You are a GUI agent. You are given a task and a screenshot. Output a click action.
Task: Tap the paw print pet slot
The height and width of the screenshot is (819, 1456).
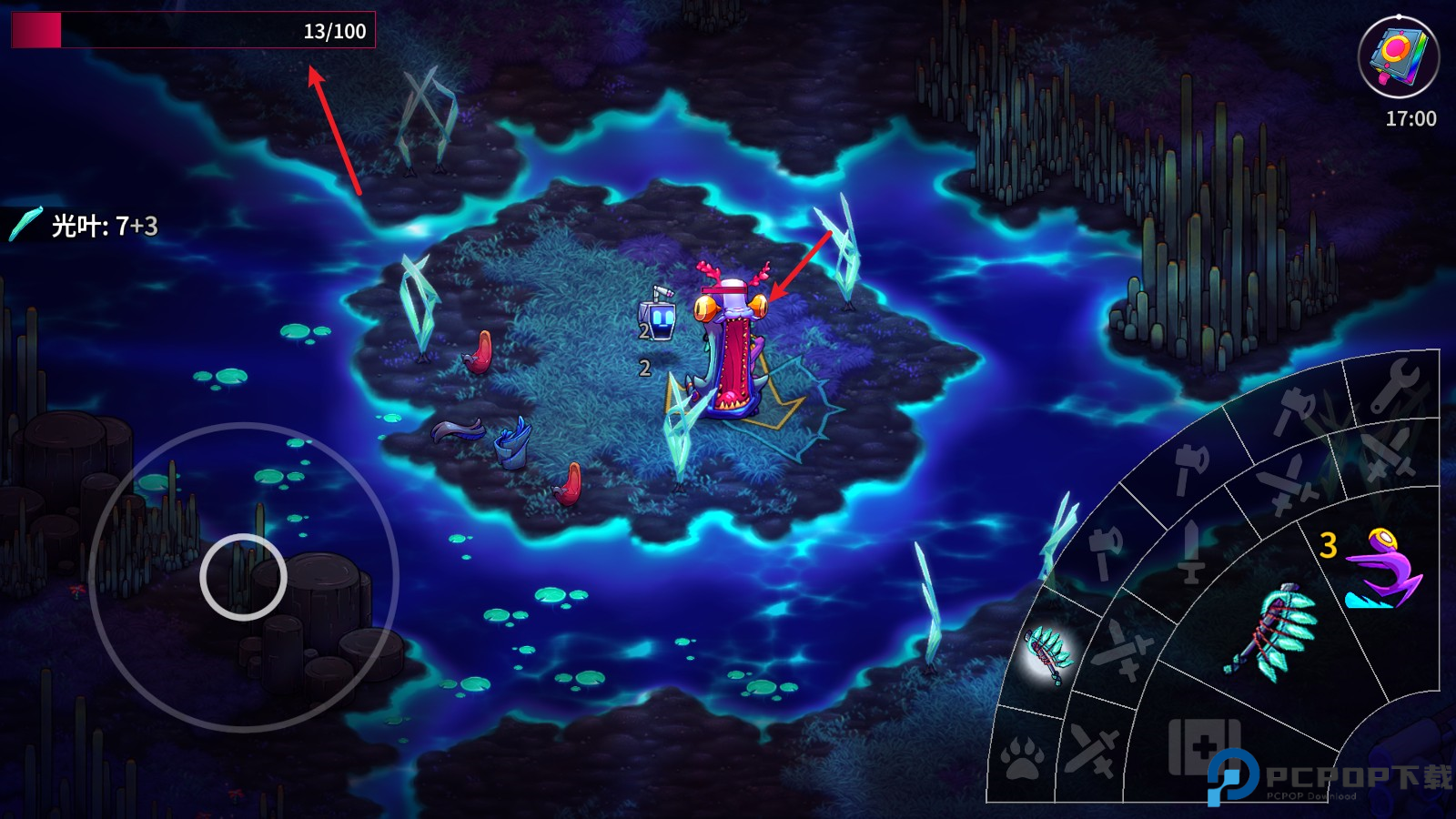1022,757
